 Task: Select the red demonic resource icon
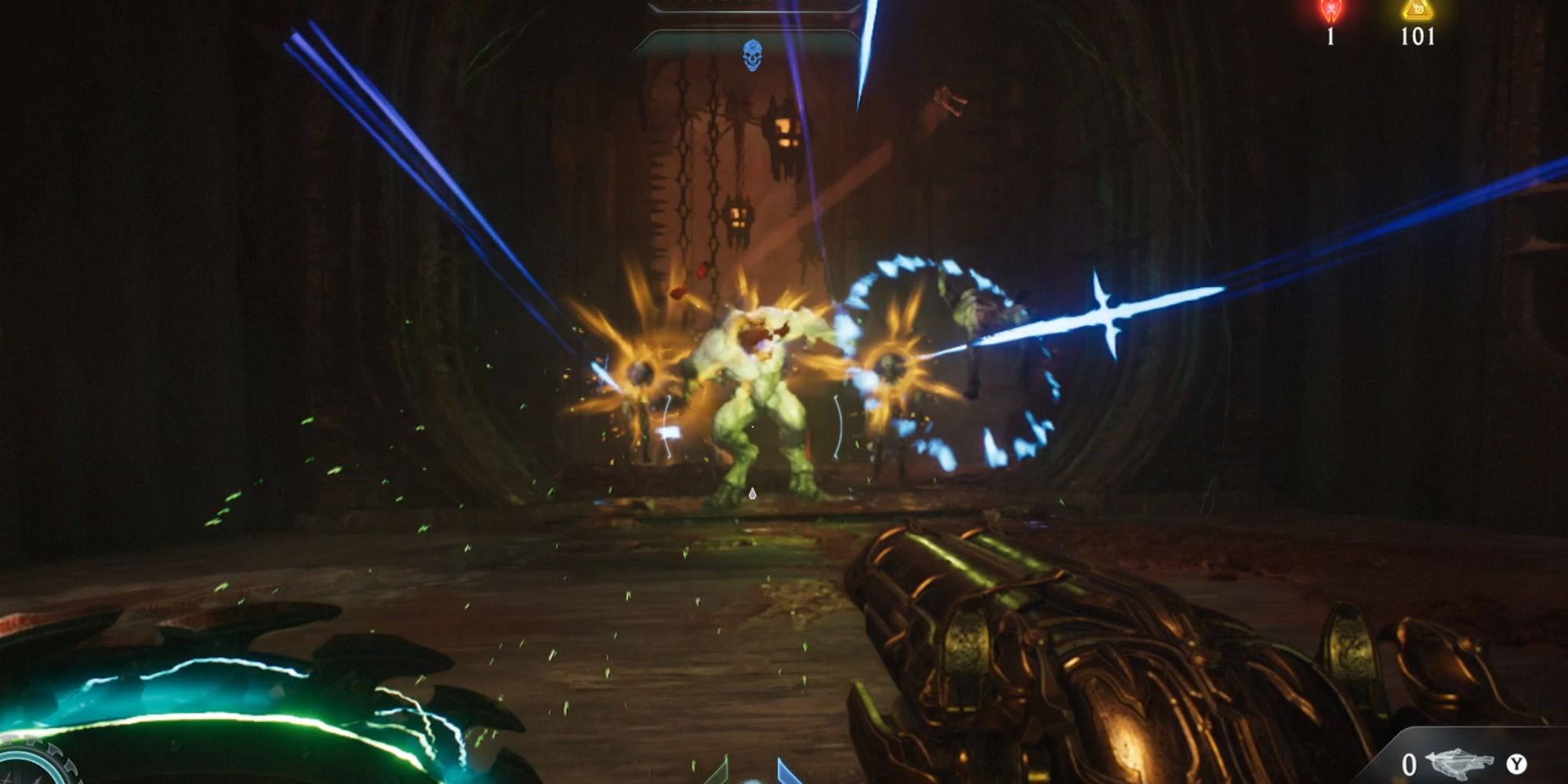[1330, 10]
